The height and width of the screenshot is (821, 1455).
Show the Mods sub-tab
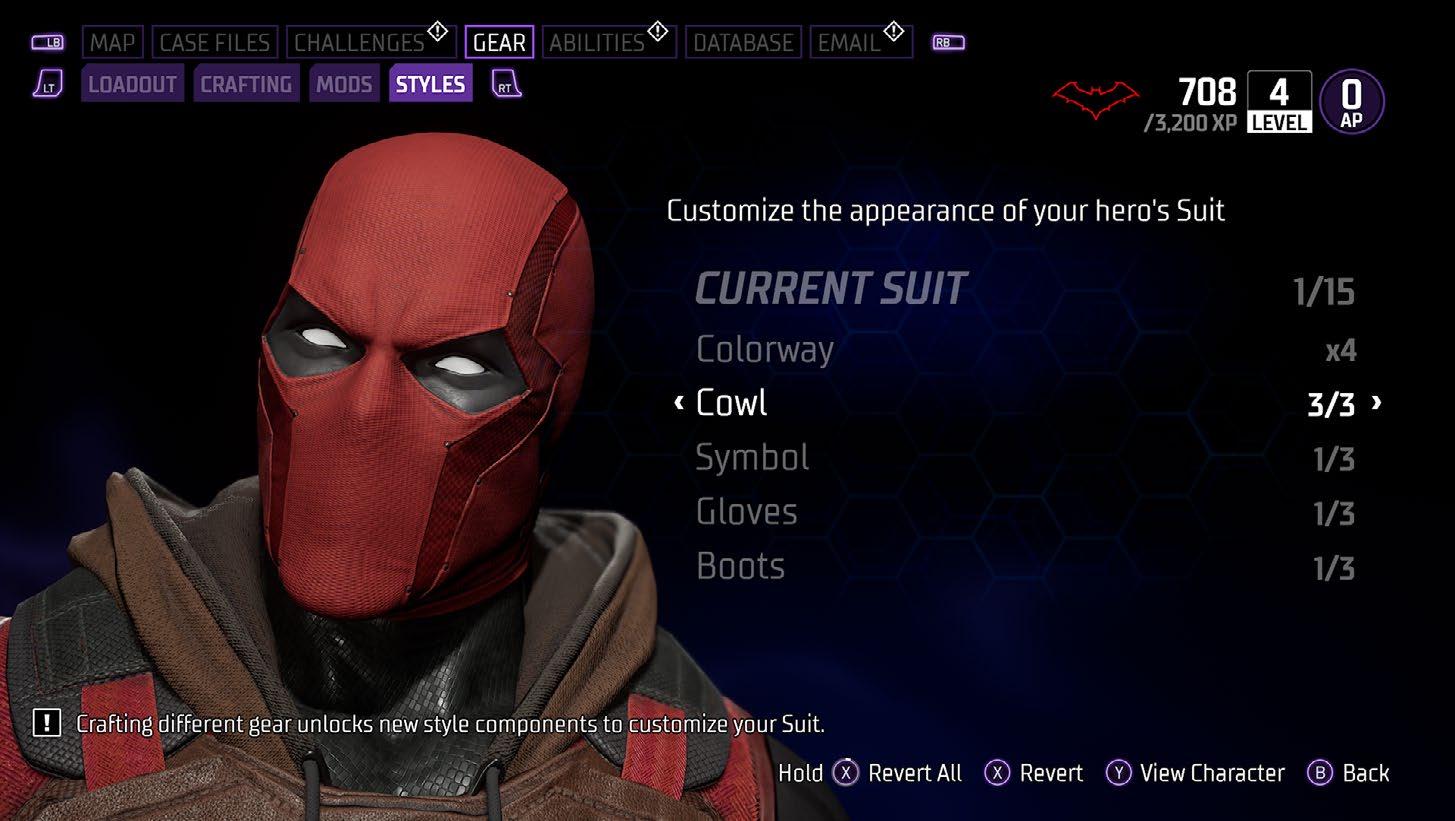[x=344, y=85]
